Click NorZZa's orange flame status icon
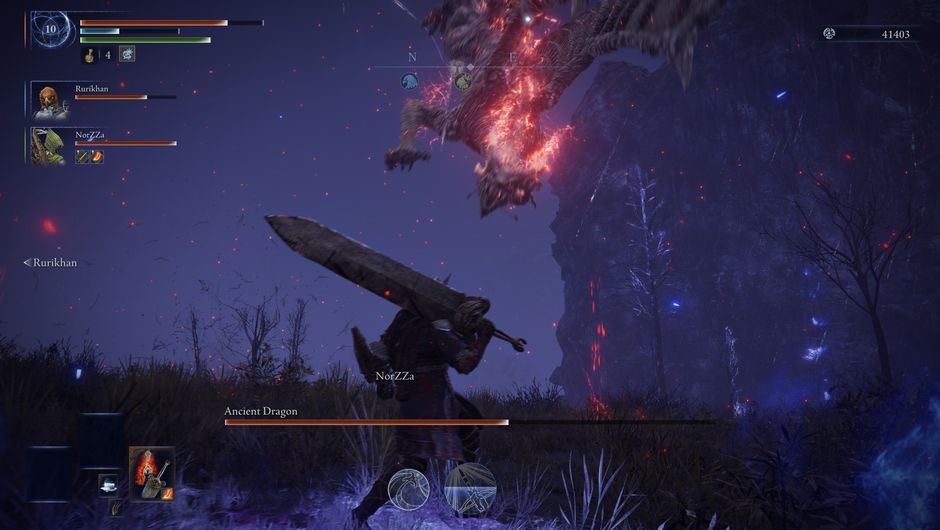 (x=97, y=156)
